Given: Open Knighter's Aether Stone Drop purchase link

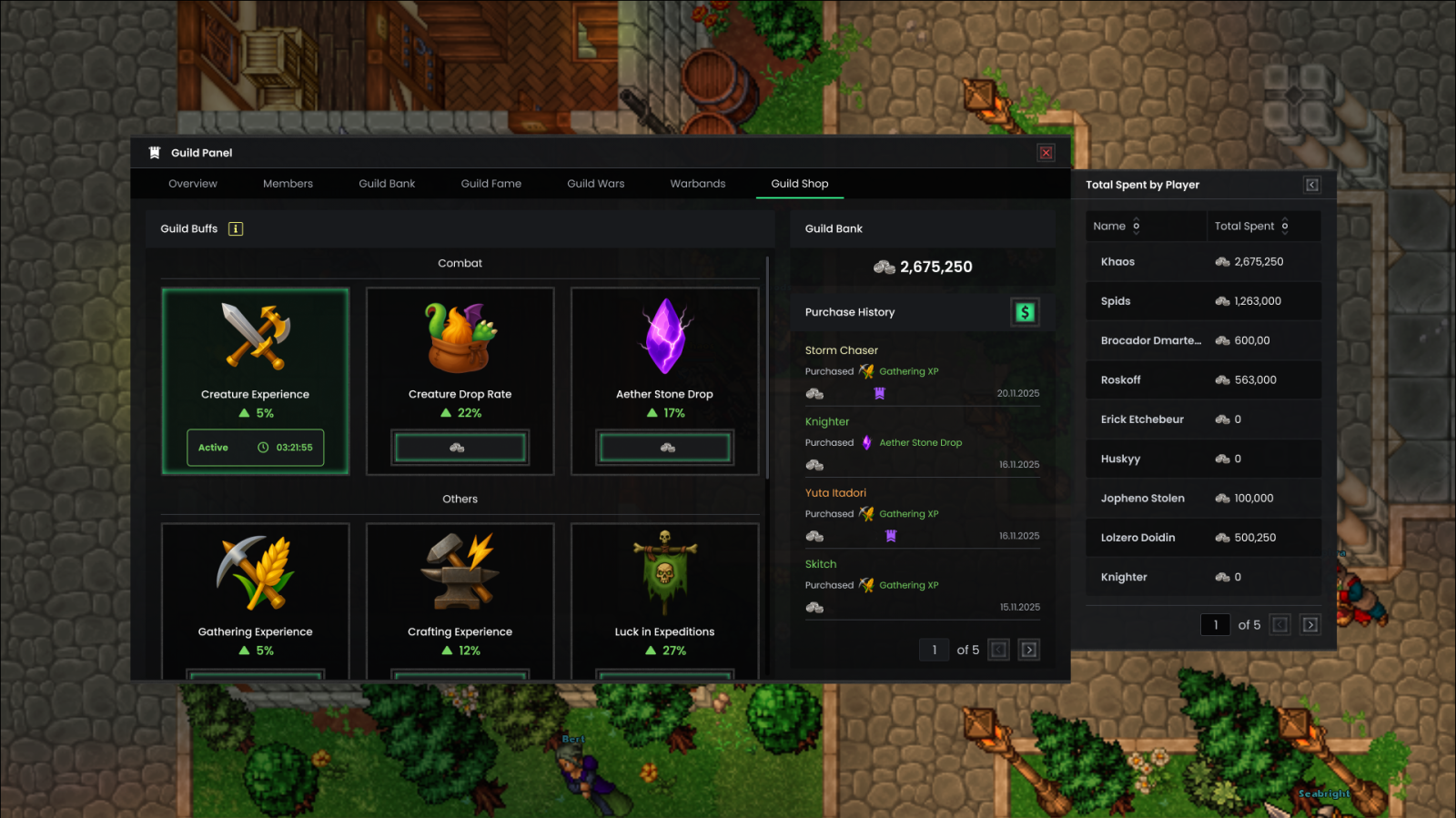Looking at the screenshot, I should tap(920, 442).
